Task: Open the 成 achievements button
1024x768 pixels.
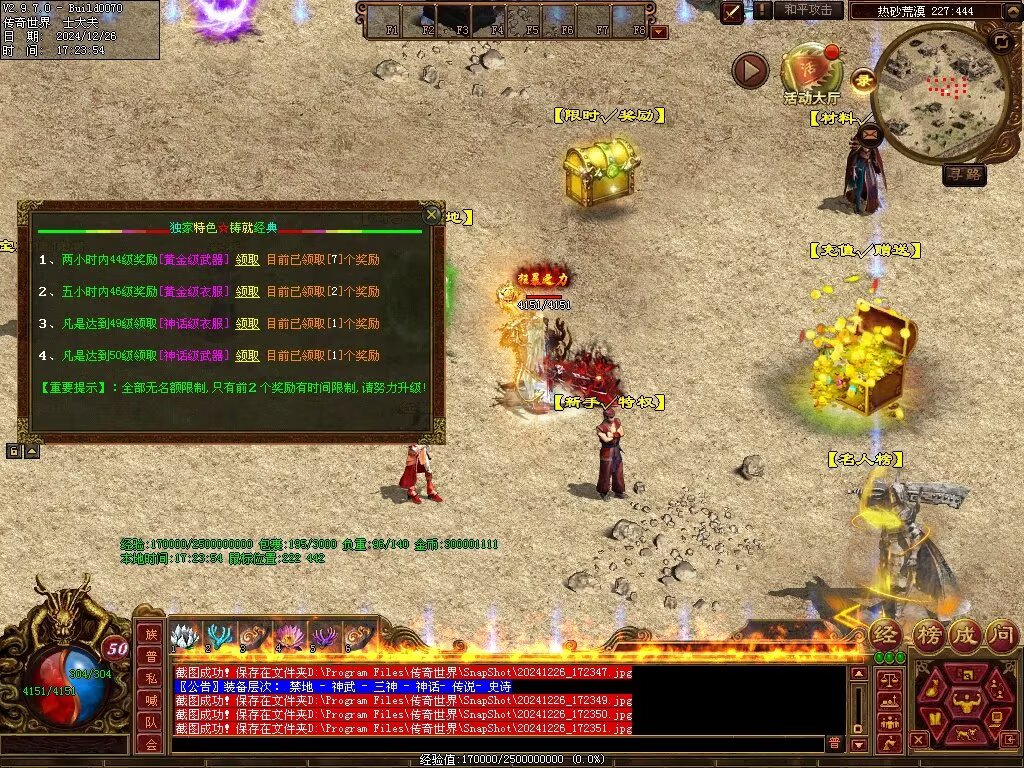Action: pyautogui.click(x=964, y=633)
